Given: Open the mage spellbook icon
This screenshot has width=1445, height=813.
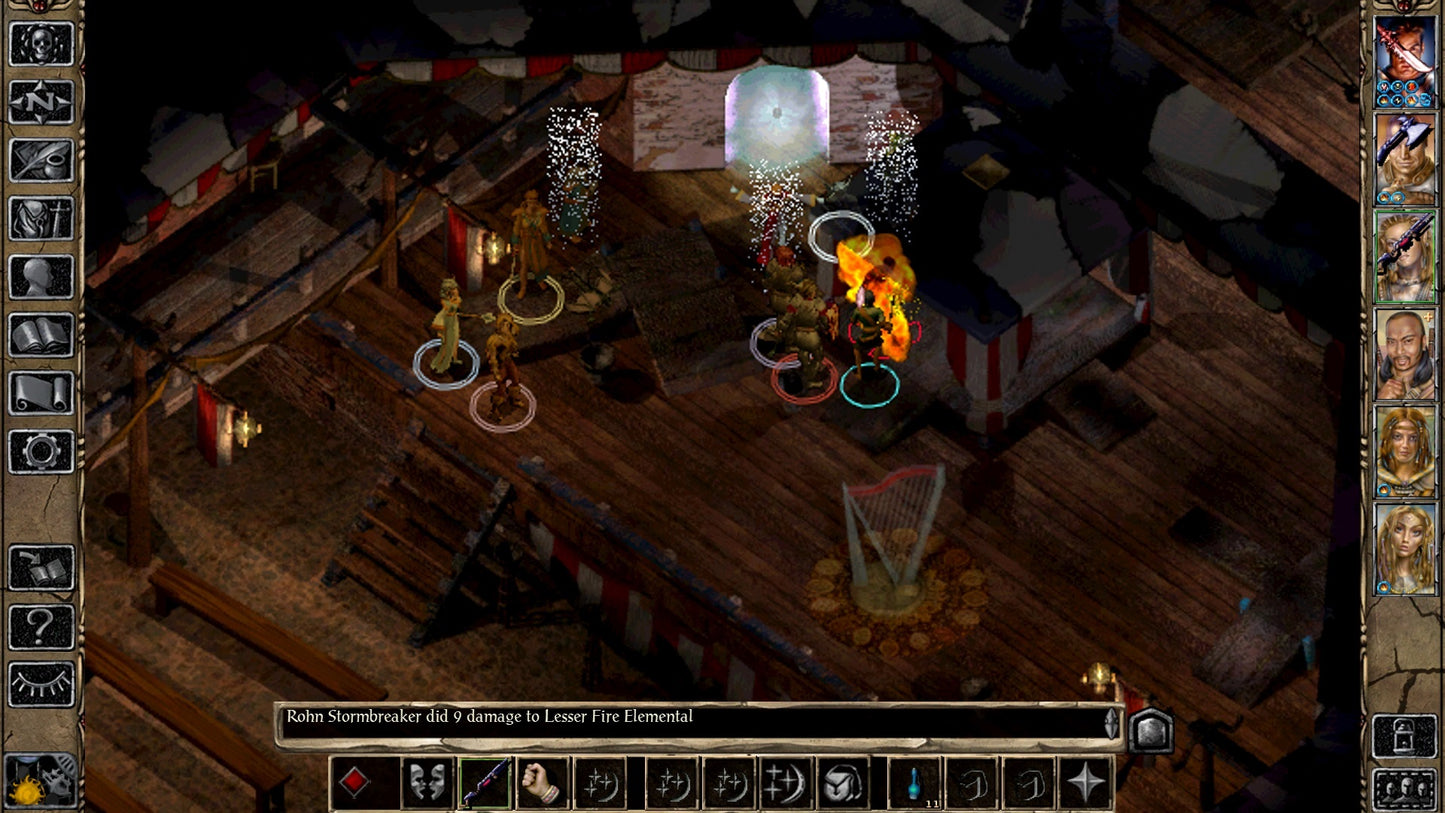Looking at the screenshot, I should (42, 335).
